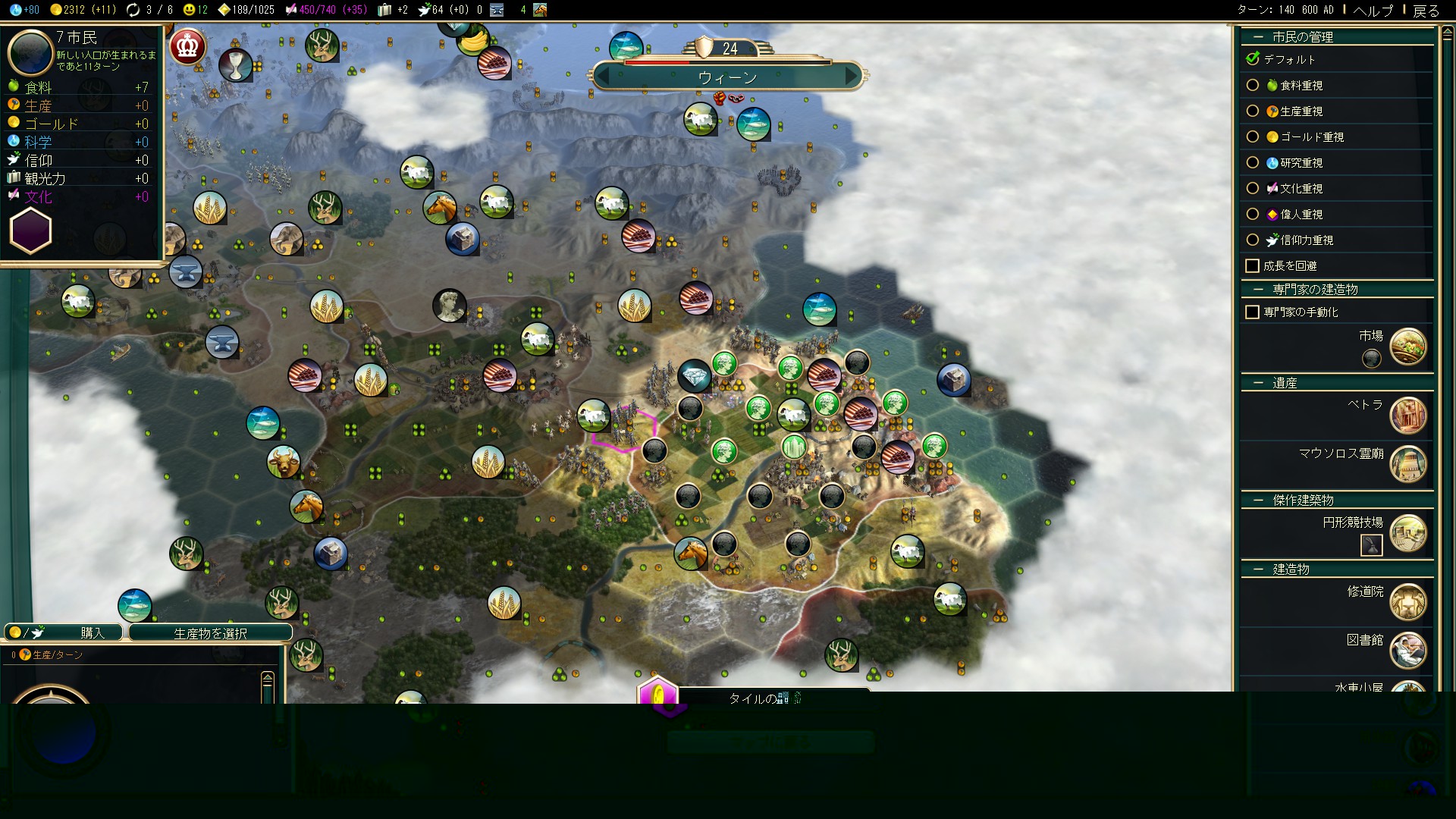Select the 食料重視 food focus option
The width and height of the screenshot is (1456, 819).
point(1253,86)
